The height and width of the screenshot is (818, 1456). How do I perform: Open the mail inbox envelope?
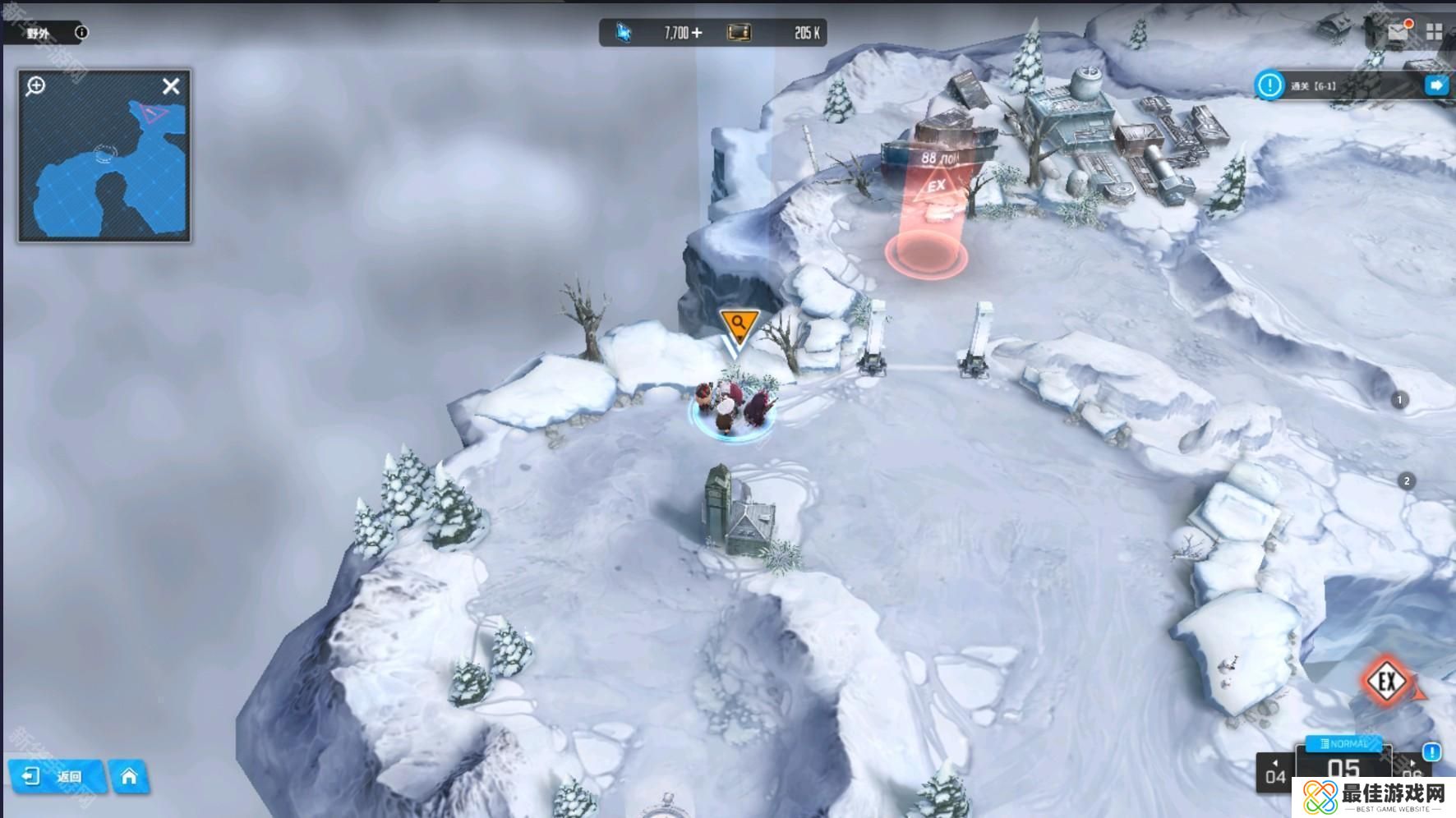1398,31
